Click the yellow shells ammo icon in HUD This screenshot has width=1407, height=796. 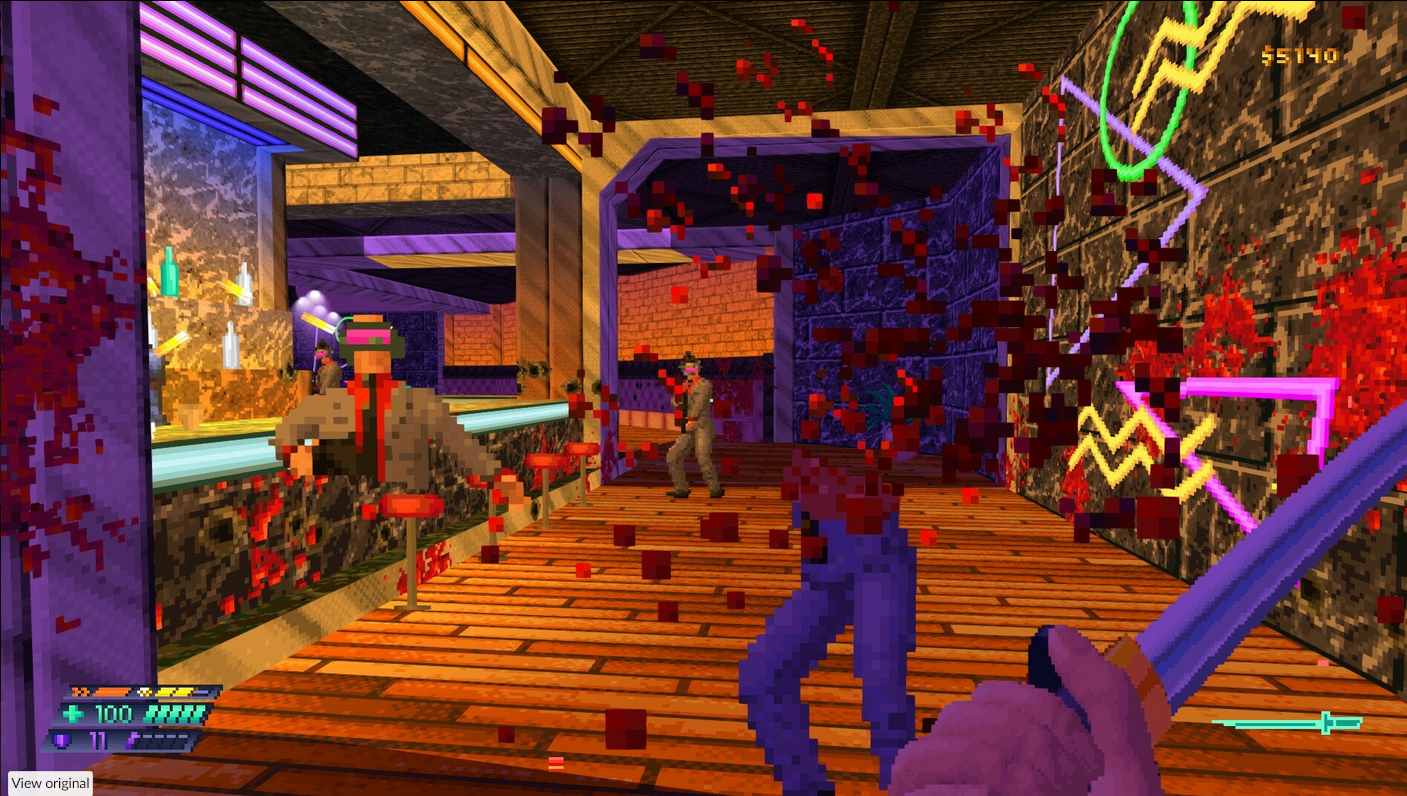(x=144, y=692)
